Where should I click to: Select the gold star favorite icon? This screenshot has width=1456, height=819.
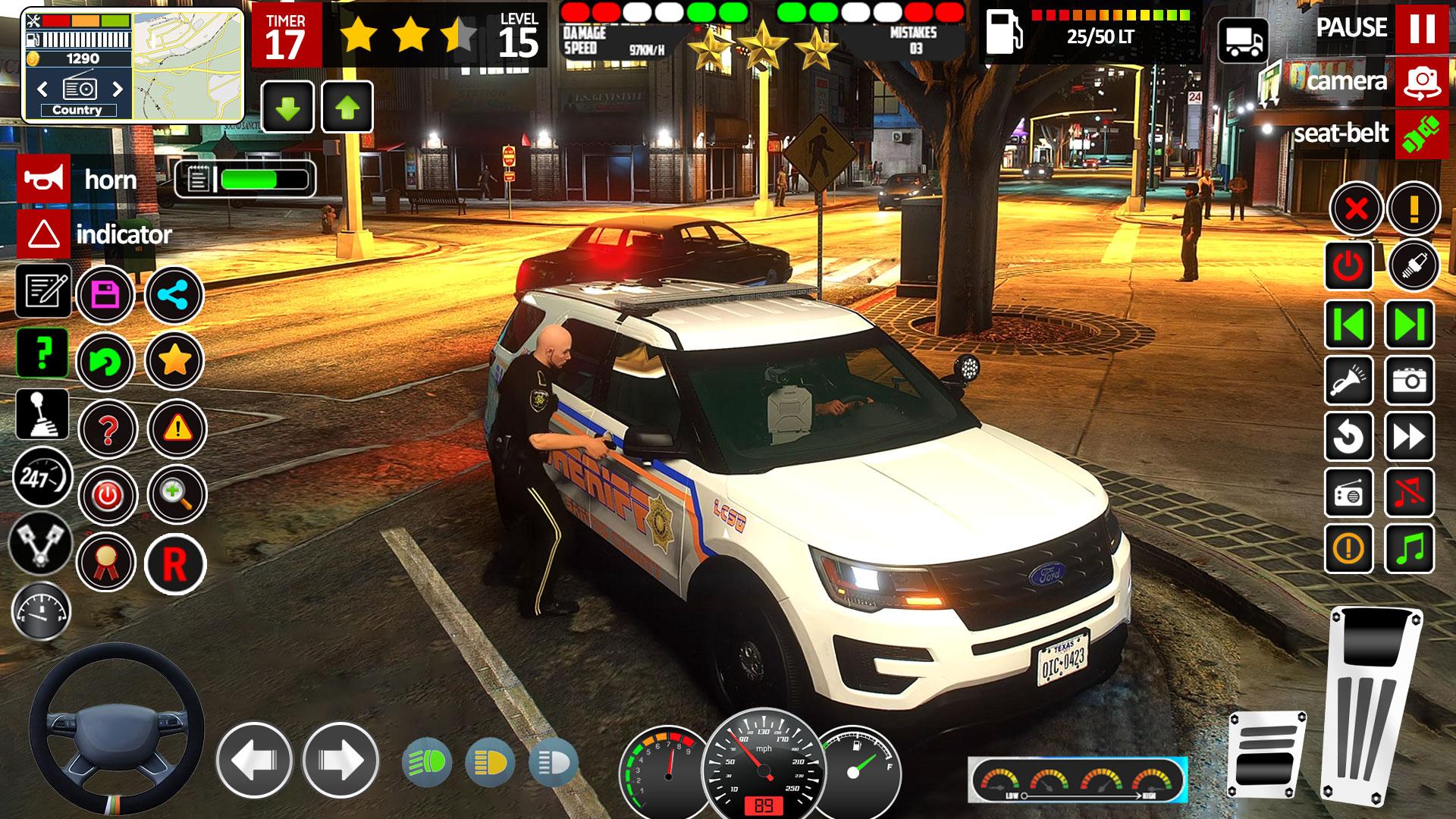pyautogui.click(x=174, y=361)
